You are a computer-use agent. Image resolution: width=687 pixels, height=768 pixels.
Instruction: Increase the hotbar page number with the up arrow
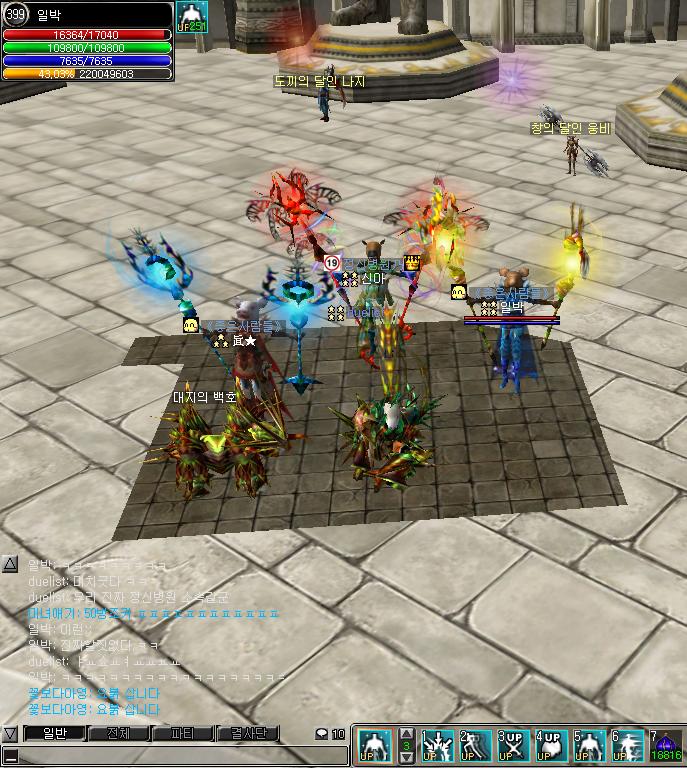click(406, 733)
